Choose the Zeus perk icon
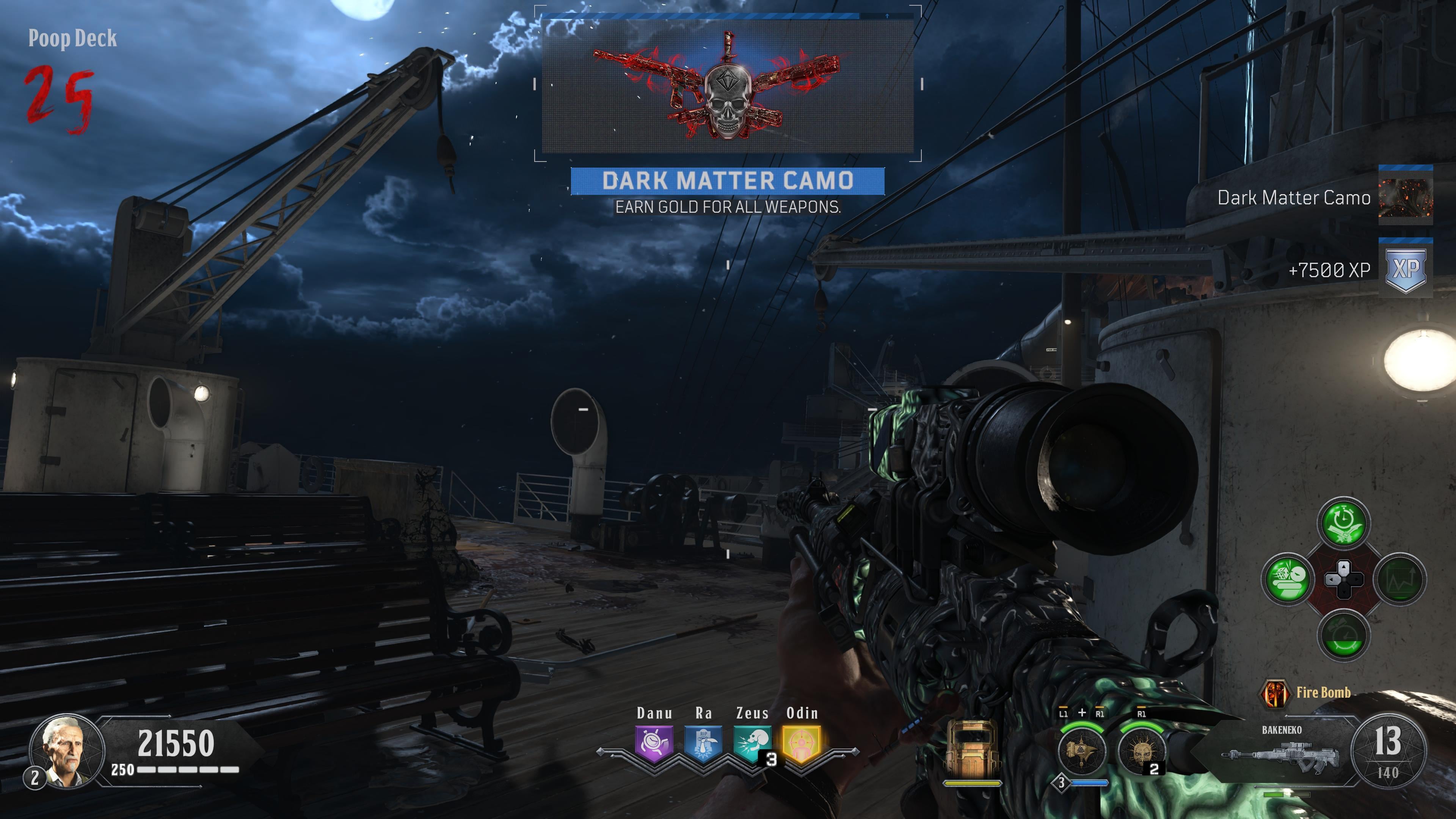Screen dimensions: 1456x819 pyautogui.click(x=752, y=743)
